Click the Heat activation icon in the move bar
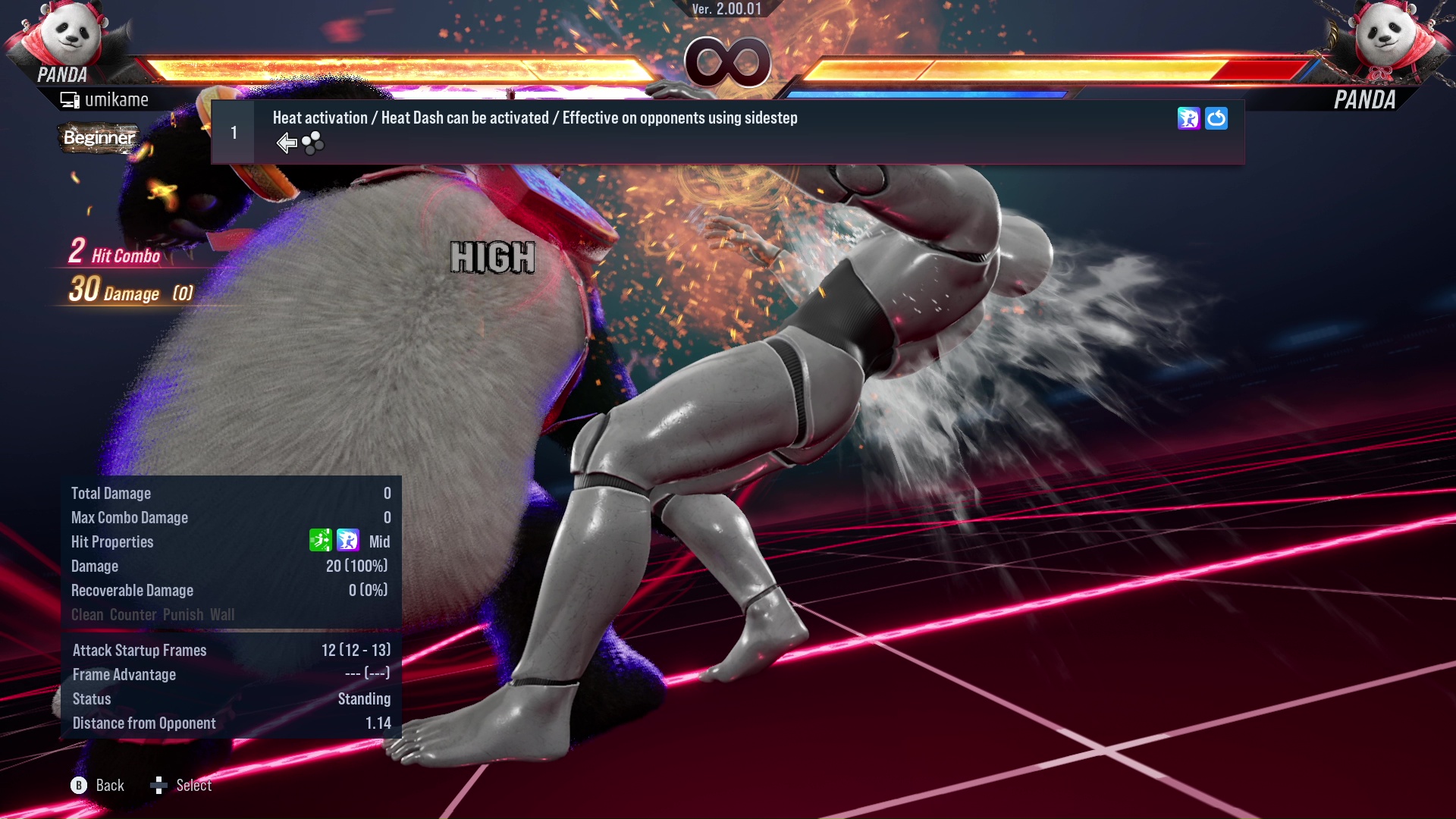Image resolution: width=1456 pixels, height=819 pixels. 1189,118
